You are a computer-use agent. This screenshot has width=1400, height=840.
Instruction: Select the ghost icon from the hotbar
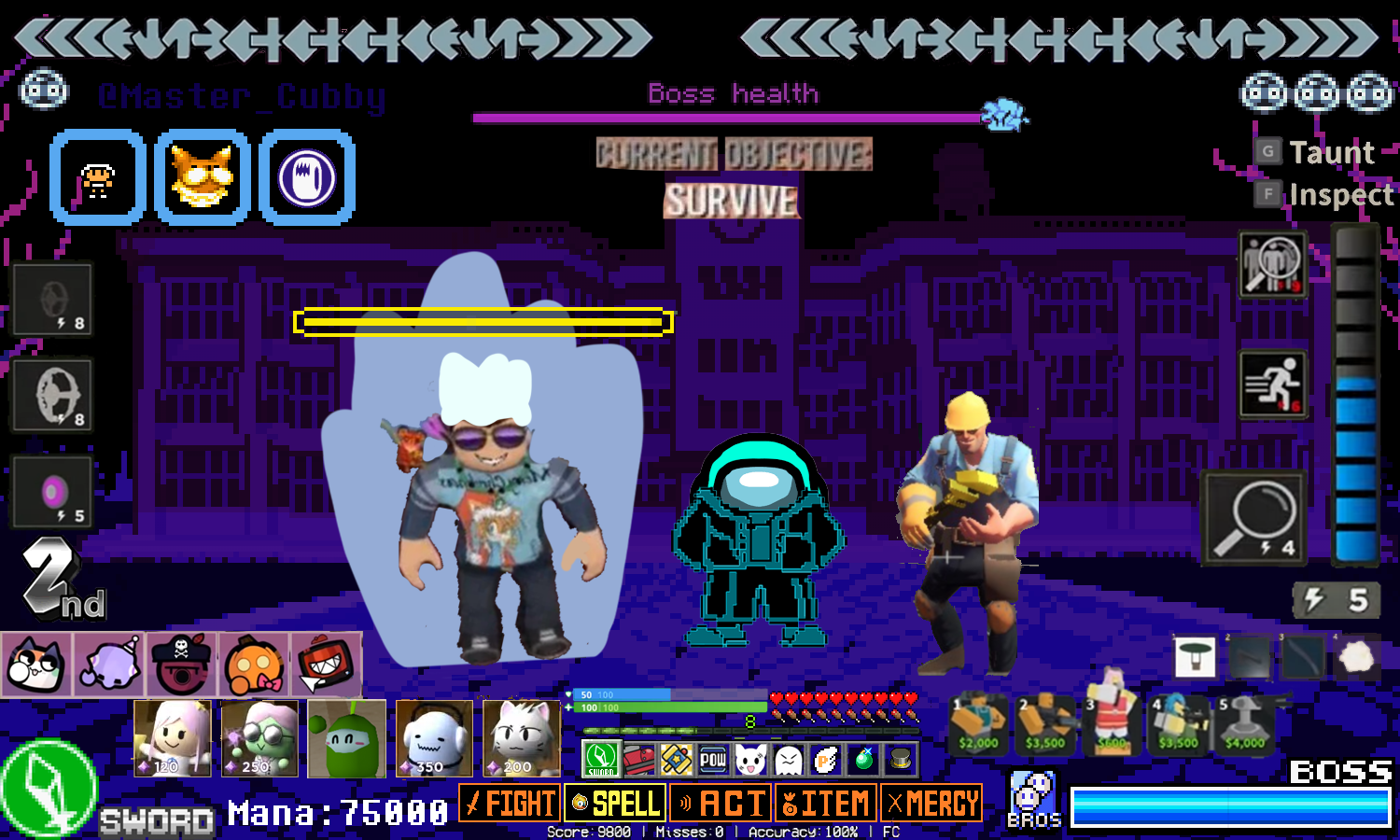(x=787, y=759)
